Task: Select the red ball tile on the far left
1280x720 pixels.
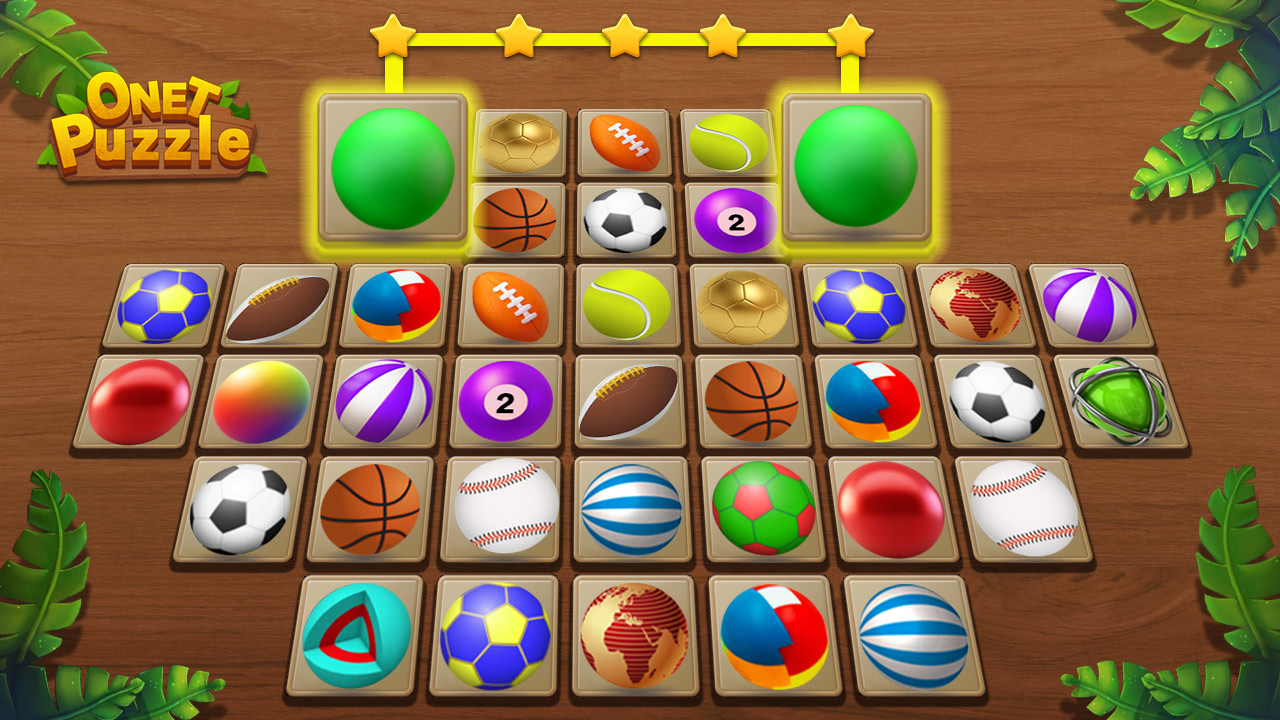Action: pyautogui.click(x=139, y=400)
